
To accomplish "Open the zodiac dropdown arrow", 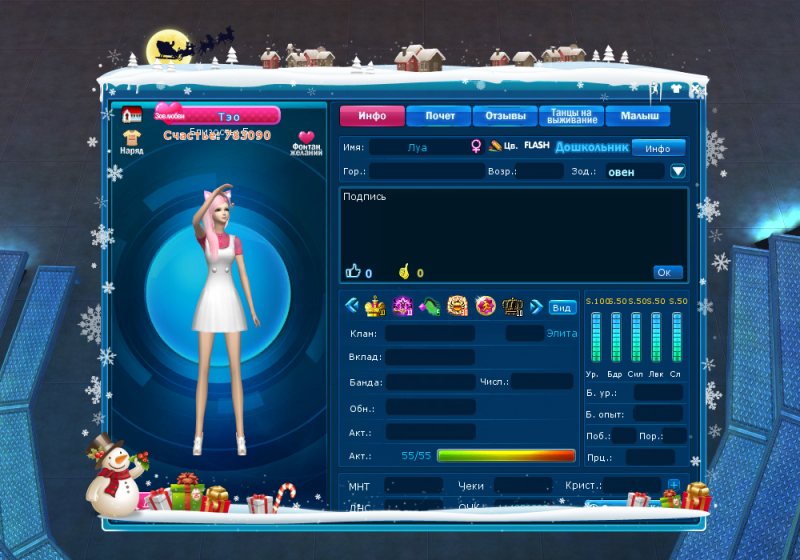I will pos(678,171).
